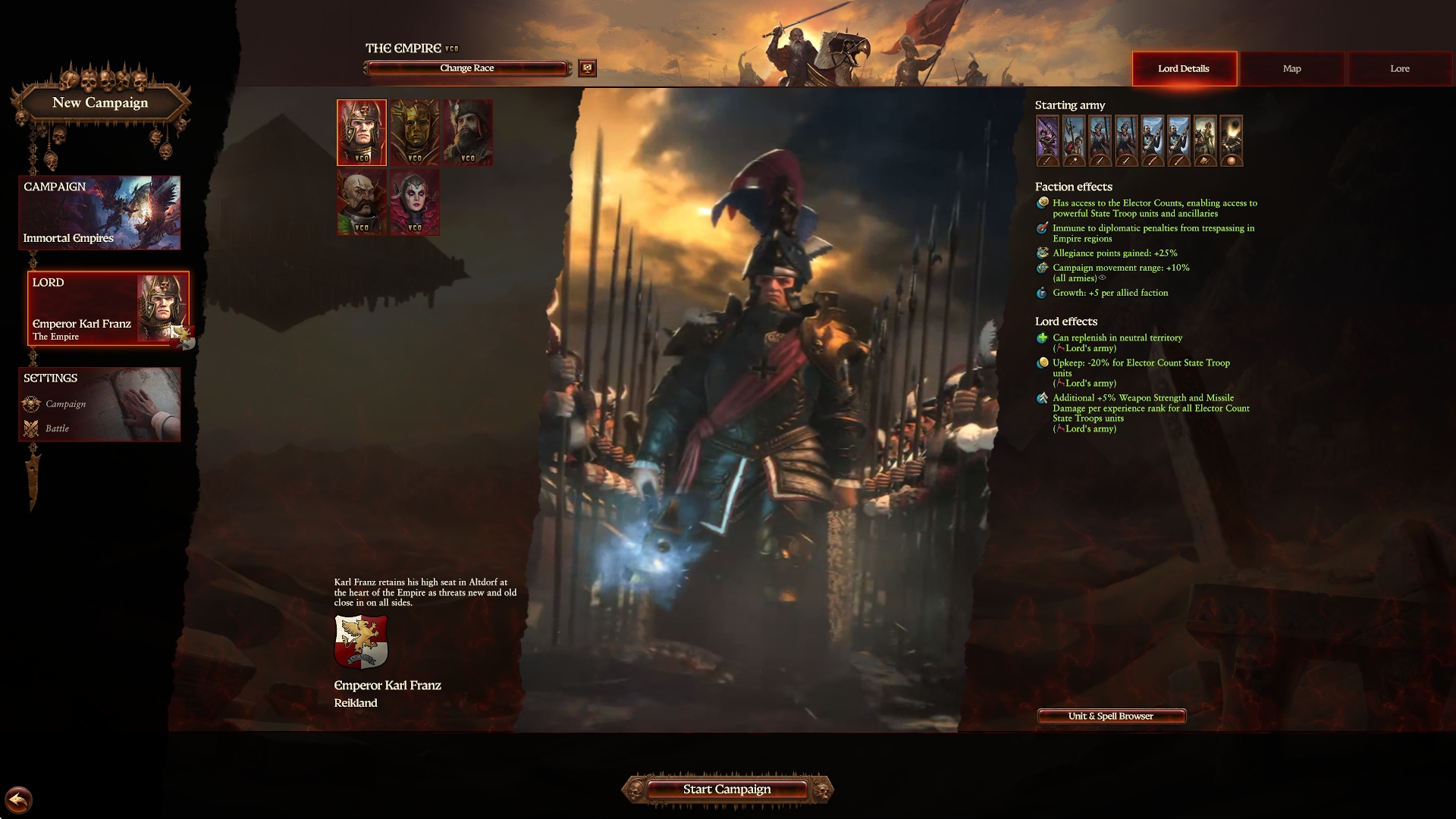
Task: Open the Lore tab
Action: click(x=1398, y=68)
